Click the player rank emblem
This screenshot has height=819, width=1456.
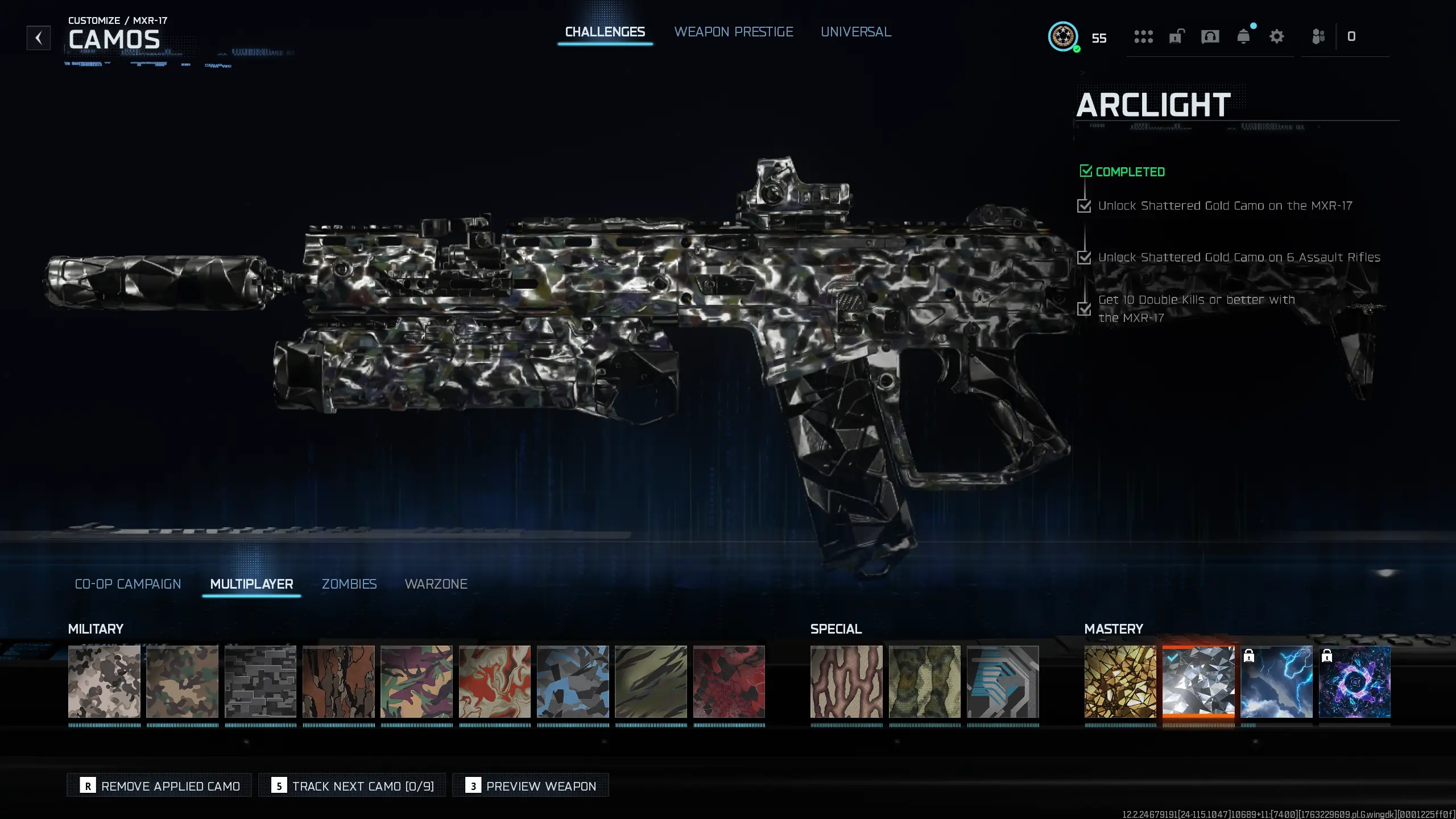[x=1062, y=38]
